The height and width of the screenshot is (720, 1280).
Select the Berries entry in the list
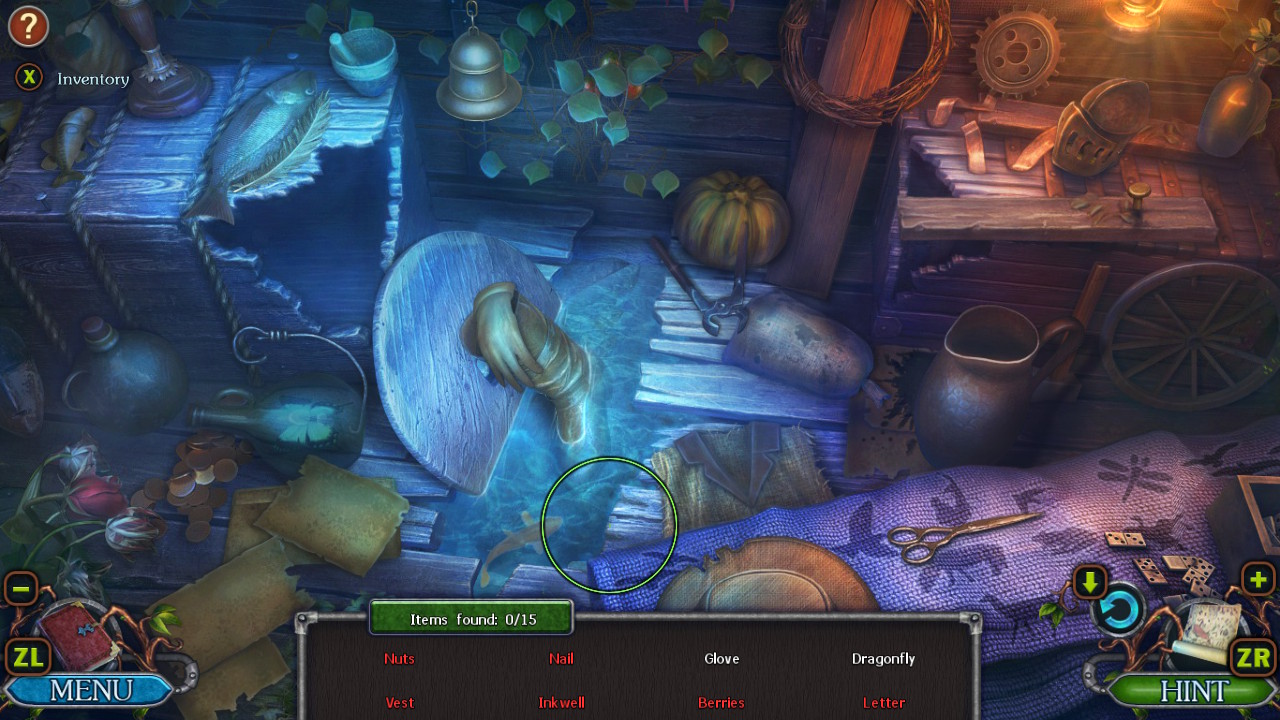coord(721,703)
